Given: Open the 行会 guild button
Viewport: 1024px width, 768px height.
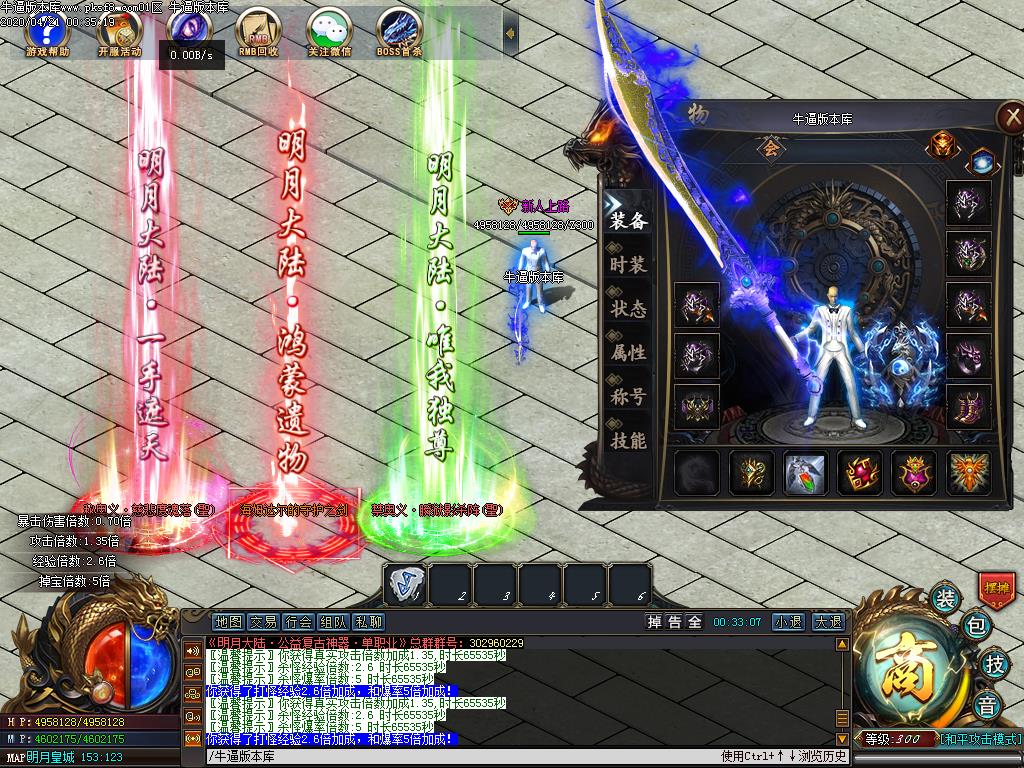Looking at the screenshot, I should [x=298, y=622].
